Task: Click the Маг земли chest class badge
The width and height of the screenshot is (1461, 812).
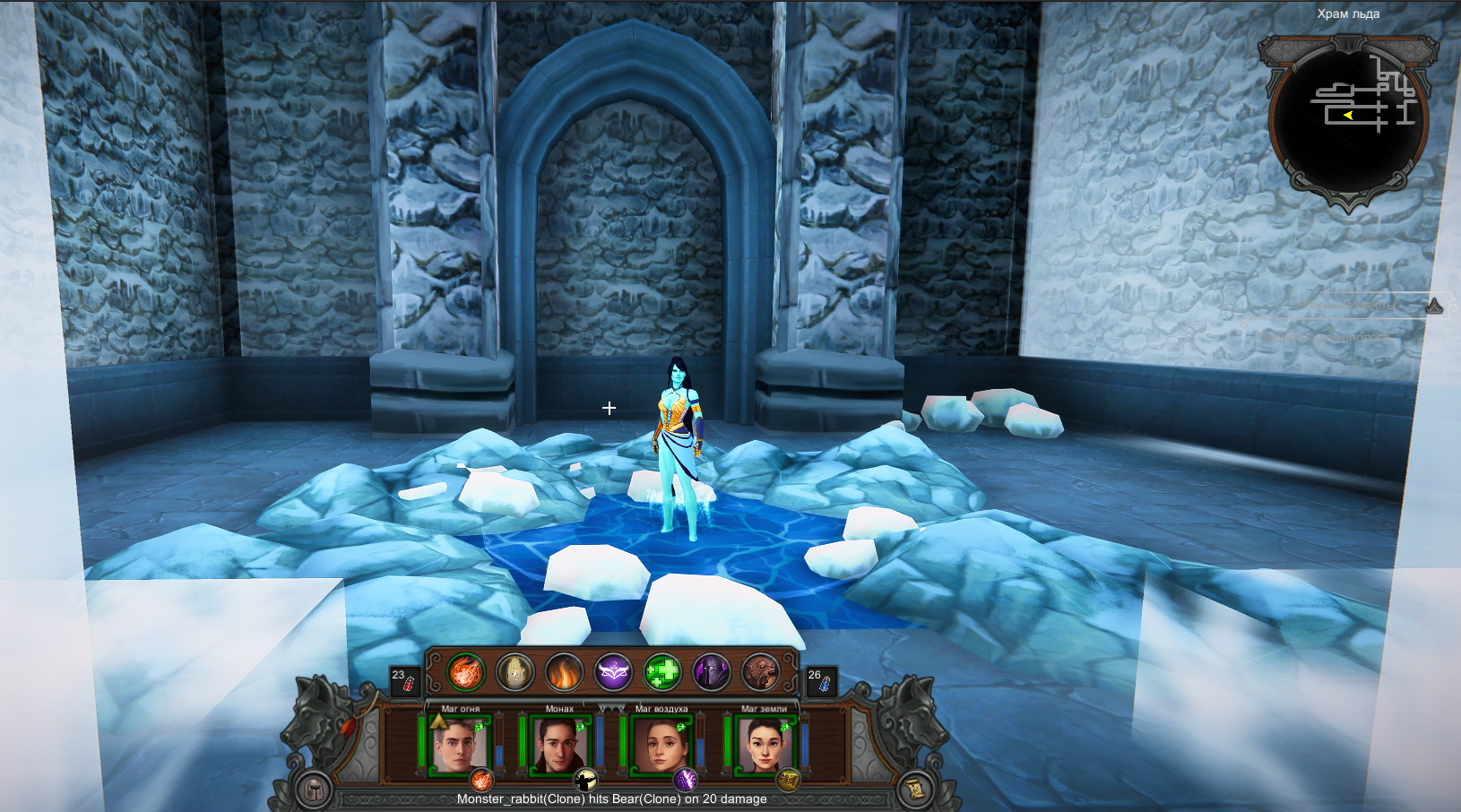Action: pos(788,779)
